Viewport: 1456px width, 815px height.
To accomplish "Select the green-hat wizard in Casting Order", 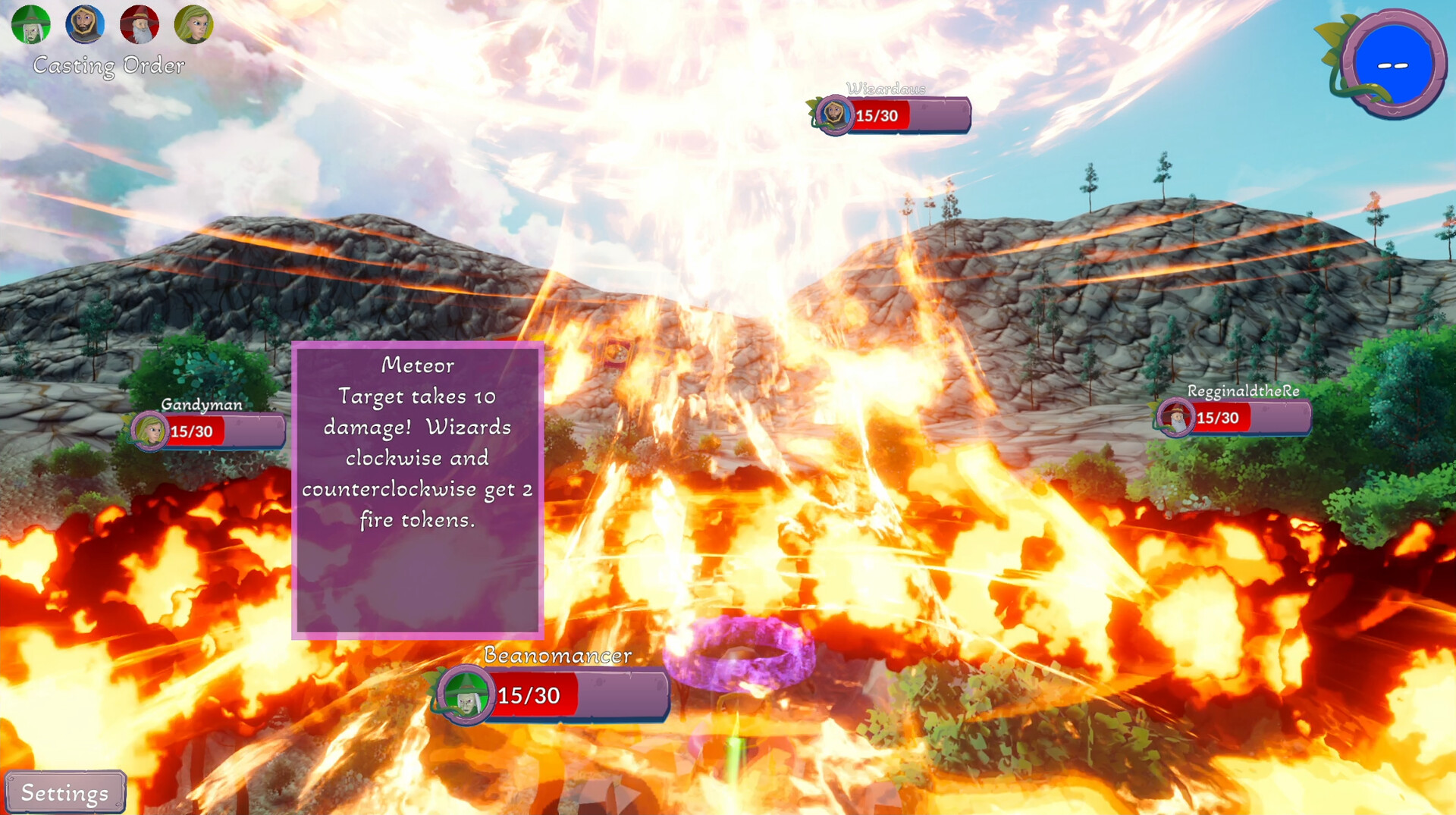I will [x=31, y=24].
